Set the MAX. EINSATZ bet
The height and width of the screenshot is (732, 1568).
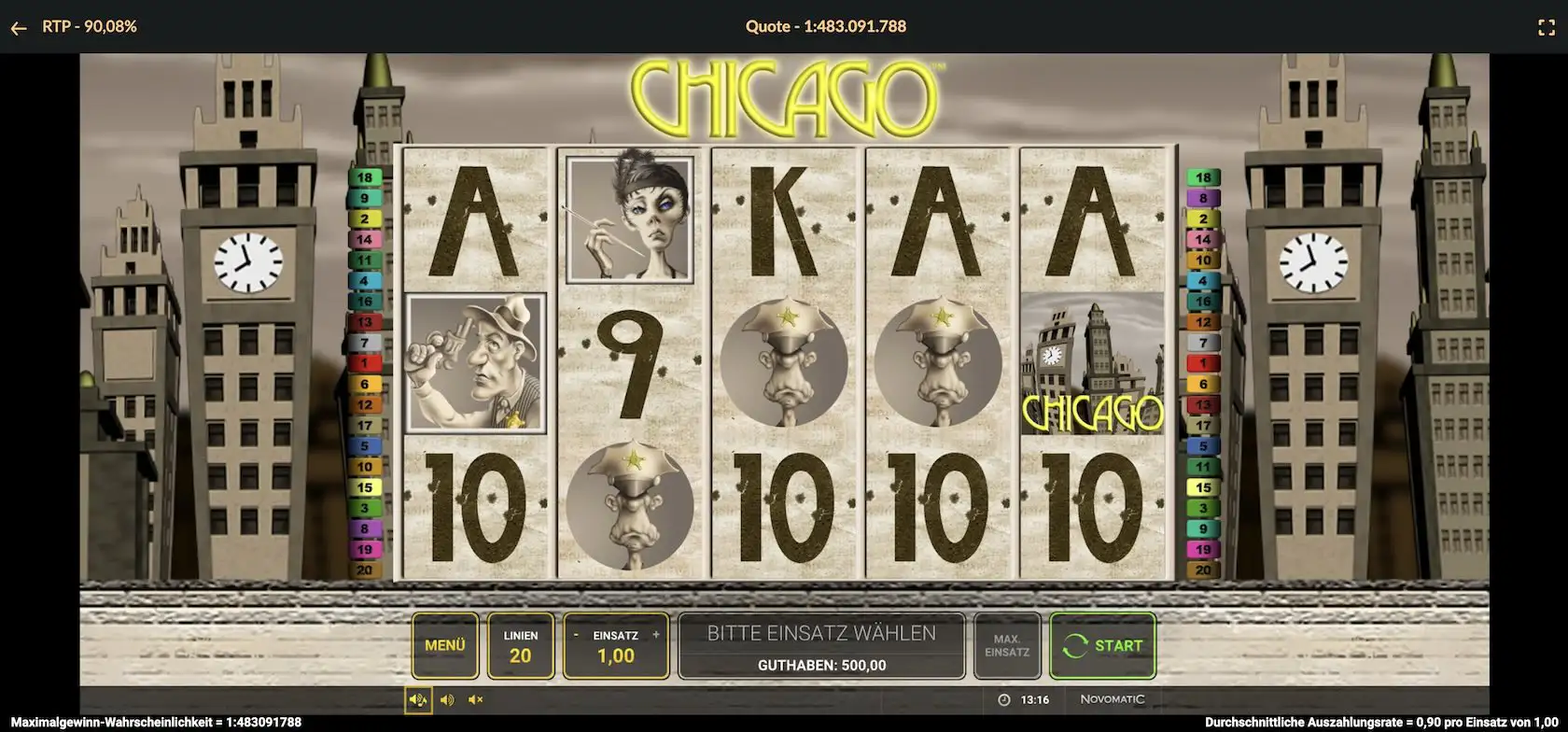coord(1006,645)
